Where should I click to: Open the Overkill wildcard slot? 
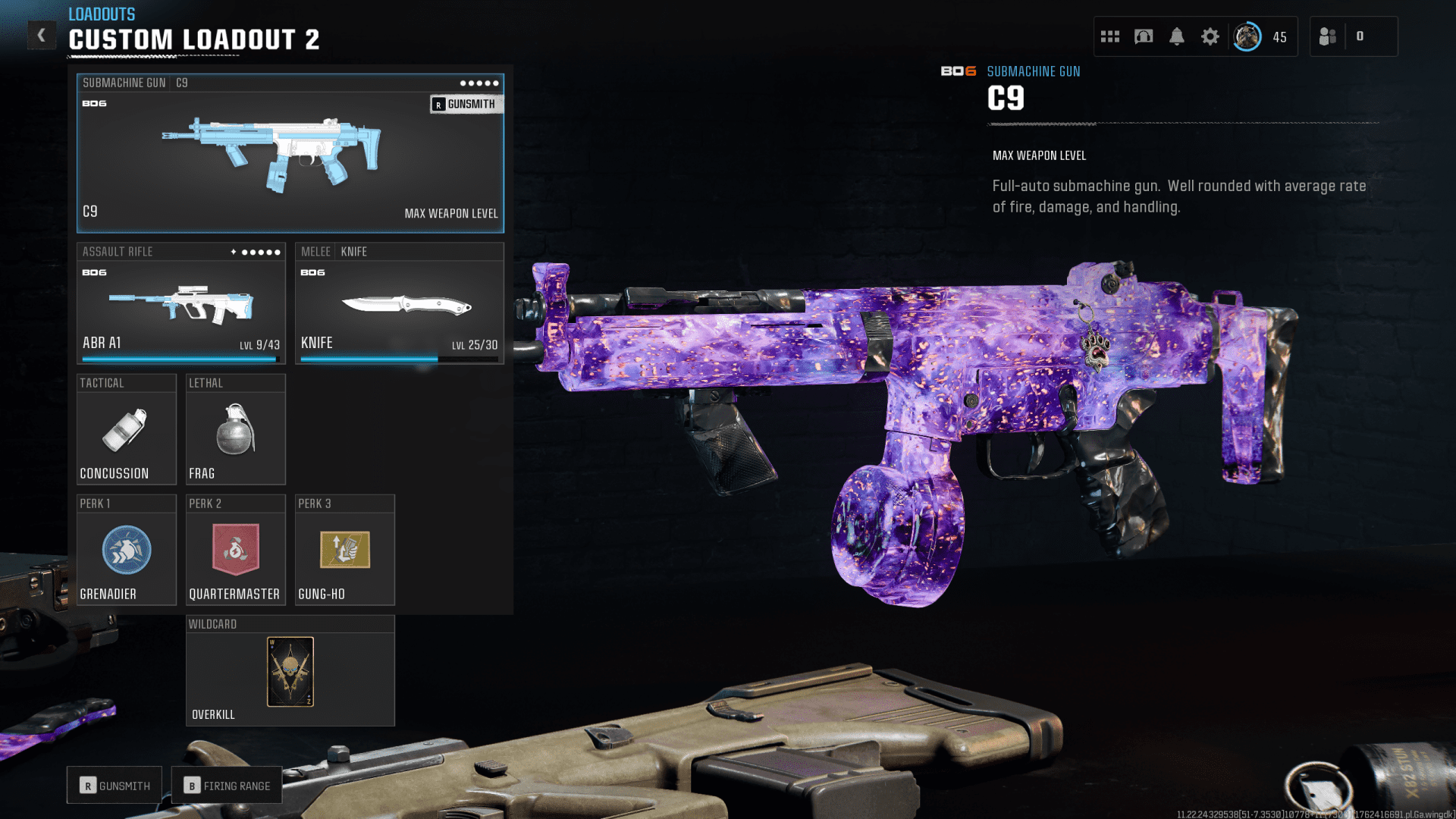(290, 672)
